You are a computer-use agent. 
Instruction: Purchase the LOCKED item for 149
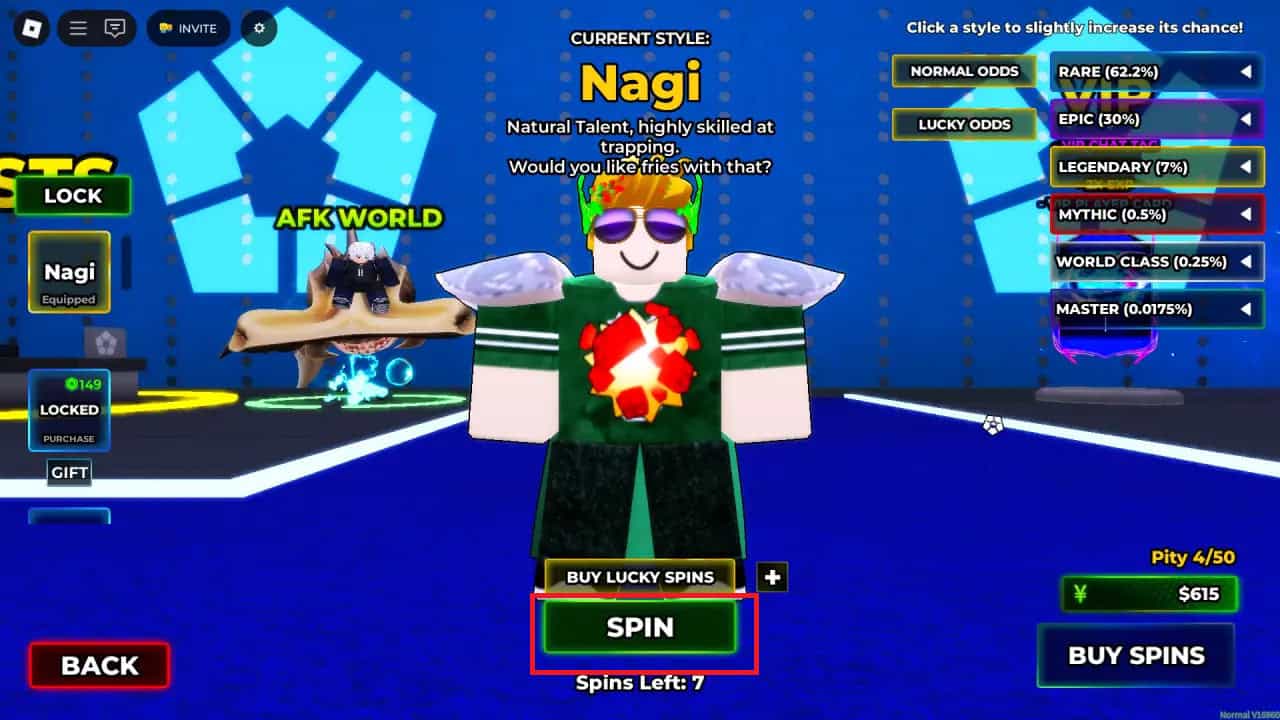[x=68, y=410]
